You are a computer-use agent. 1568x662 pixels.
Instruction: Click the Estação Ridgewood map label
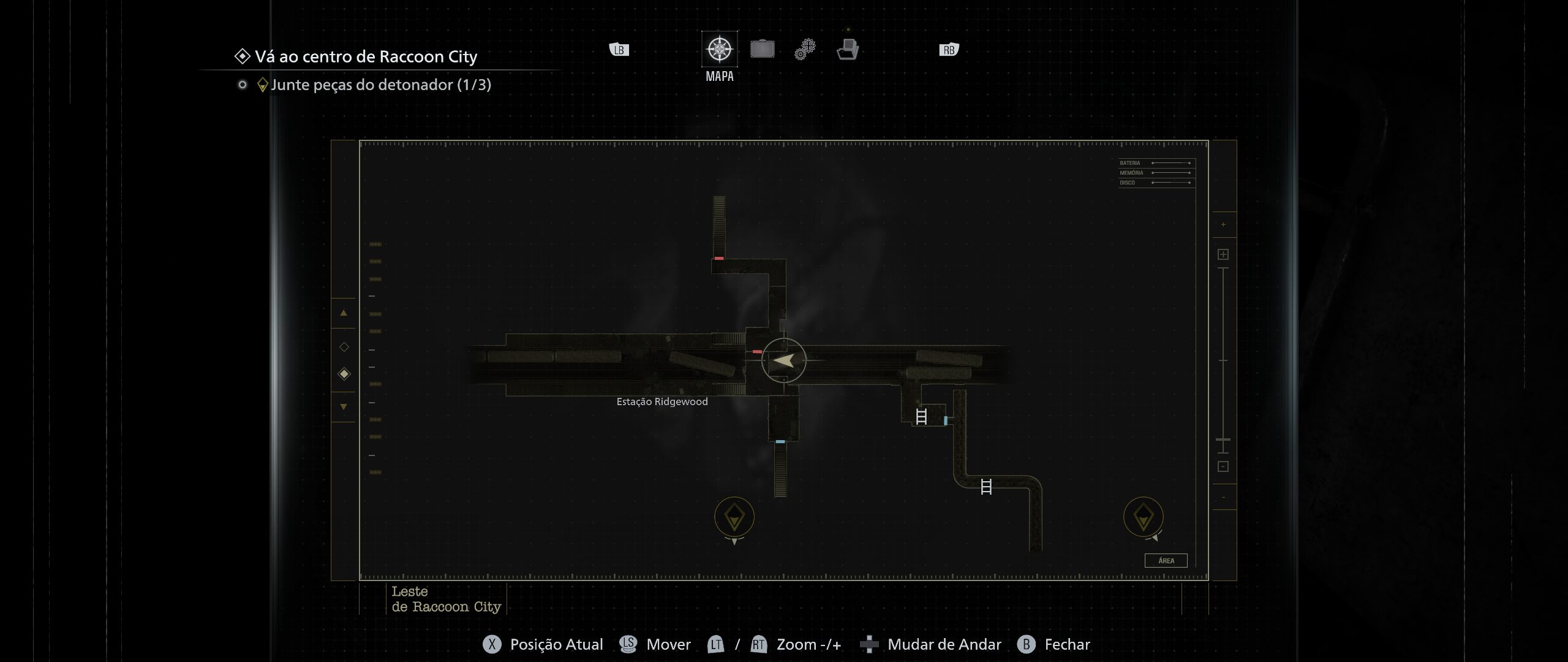(x=662, y=401)
